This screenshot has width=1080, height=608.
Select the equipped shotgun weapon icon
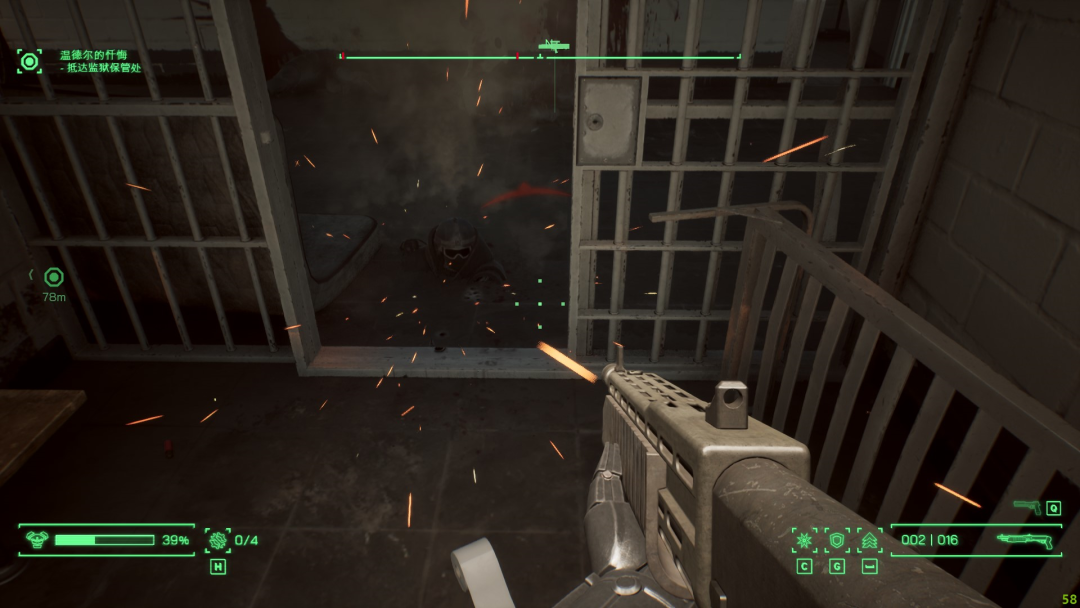pyautogui.click(x=1025, y=540)
